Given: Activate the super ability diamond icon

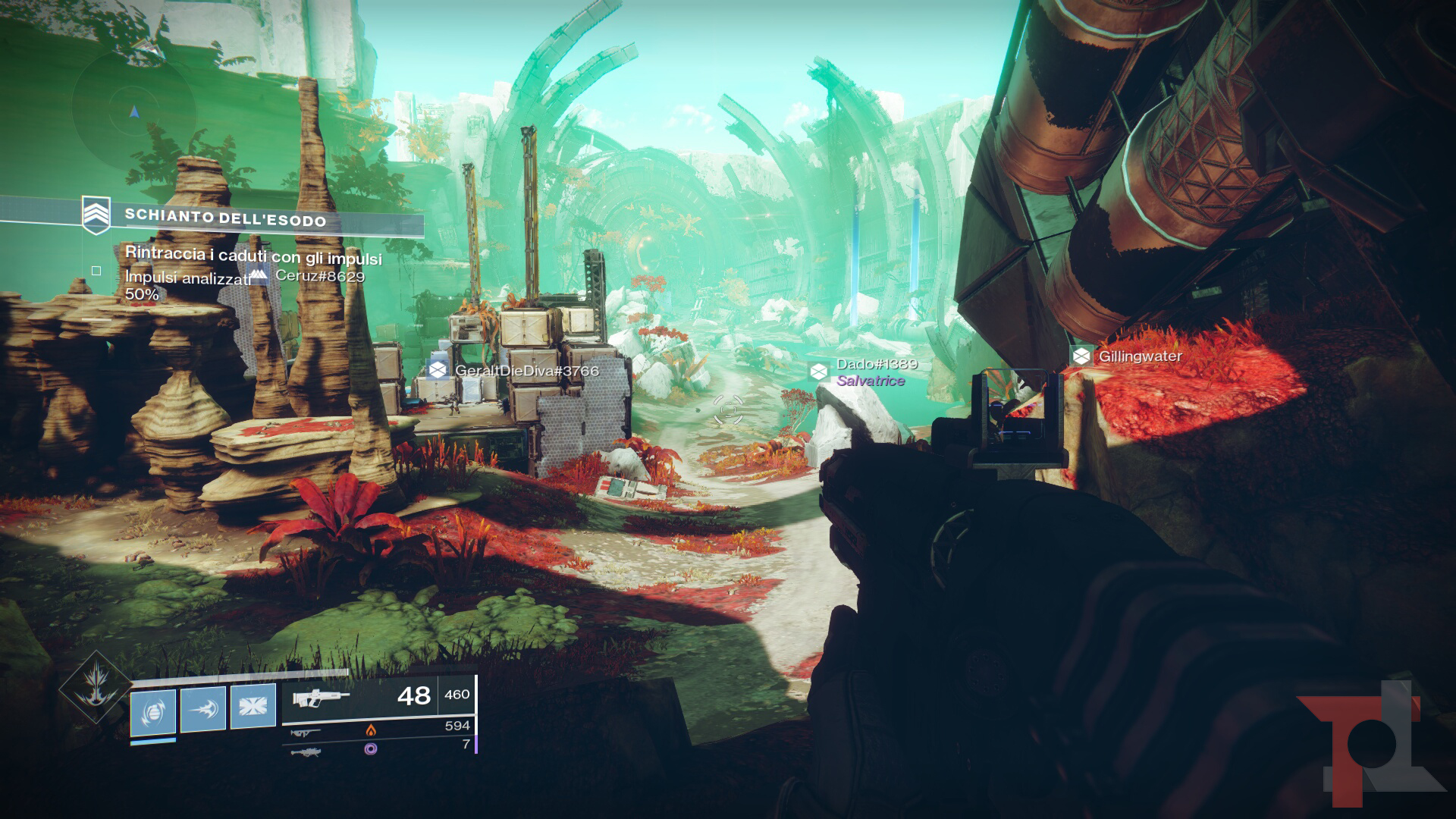Looking at the screenshot, I should pyautogui.click(x=96, y=688).
